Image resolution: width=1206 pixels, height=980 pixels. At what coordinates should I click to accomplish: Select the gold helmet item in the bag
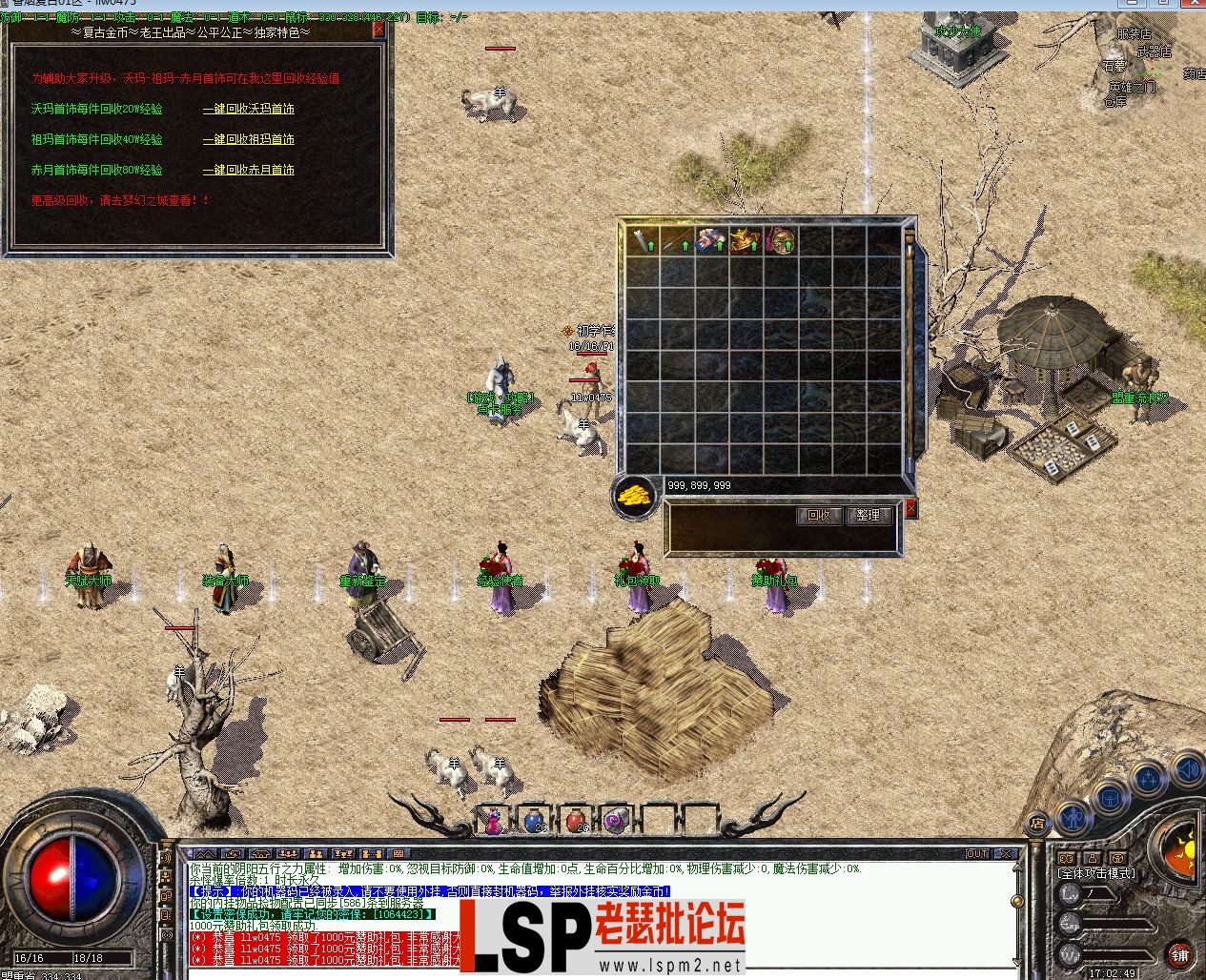[746, 241]
